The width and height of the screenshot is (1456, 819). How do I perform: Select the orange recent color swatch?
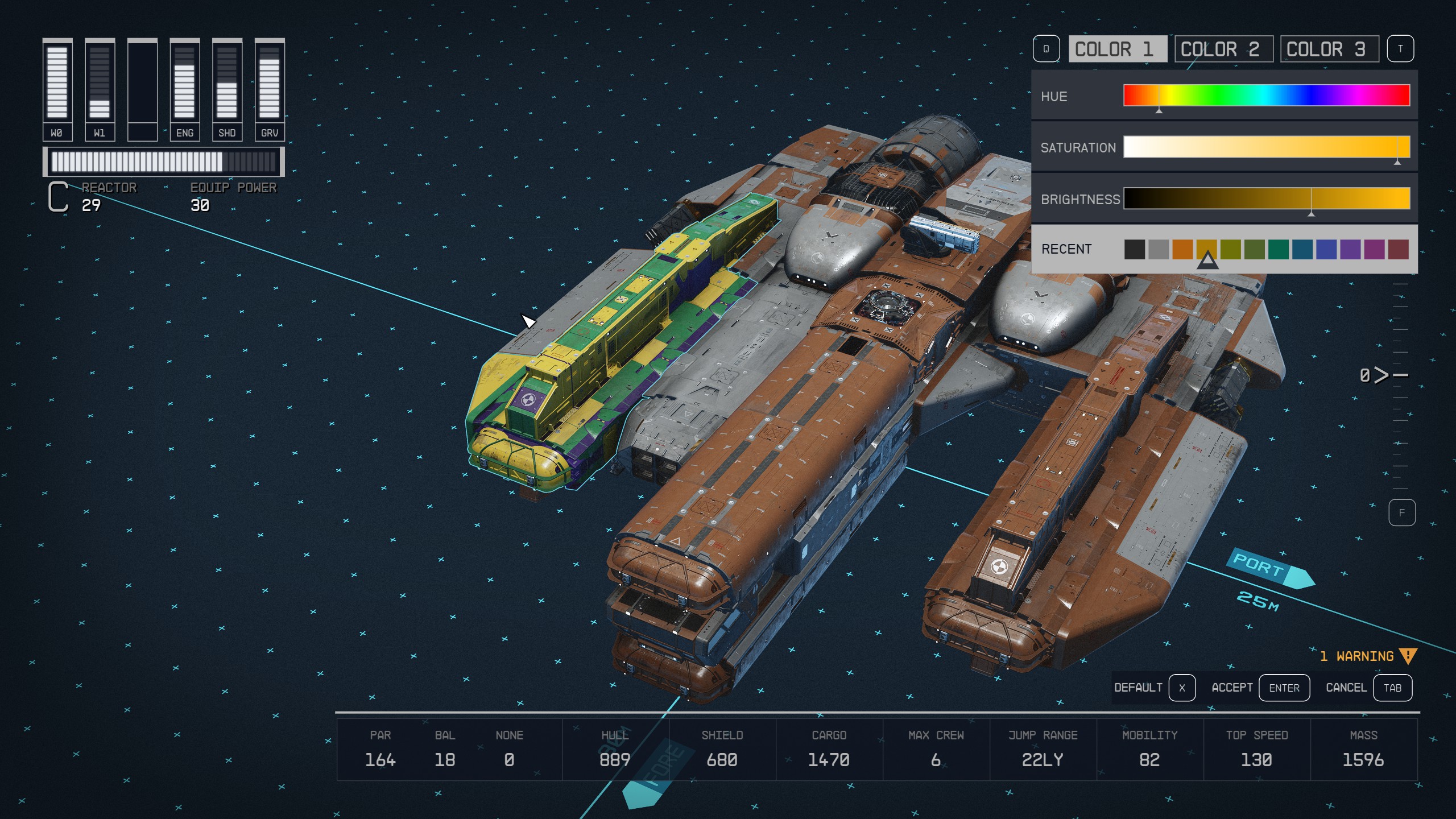coord(1182,249)
